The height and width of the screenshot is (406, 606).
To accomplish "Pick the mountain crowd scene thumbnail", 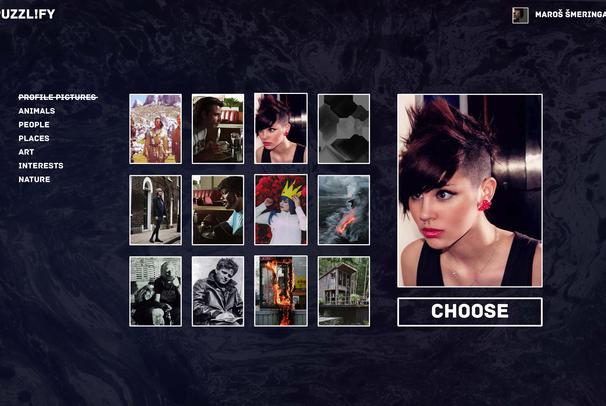I will (155, 129).
